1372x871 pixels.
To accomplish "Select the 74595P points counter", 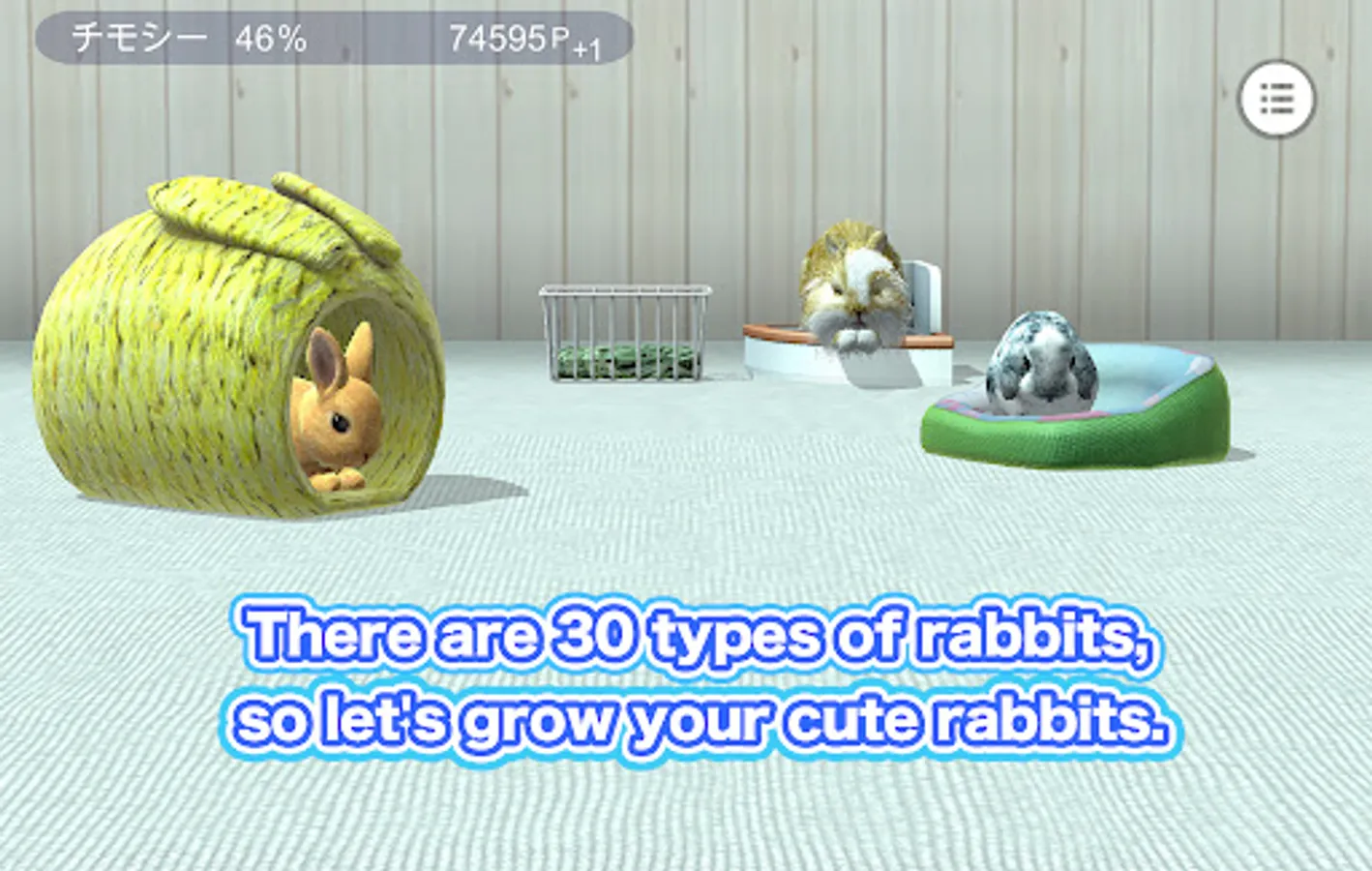I will coord(503,36).
